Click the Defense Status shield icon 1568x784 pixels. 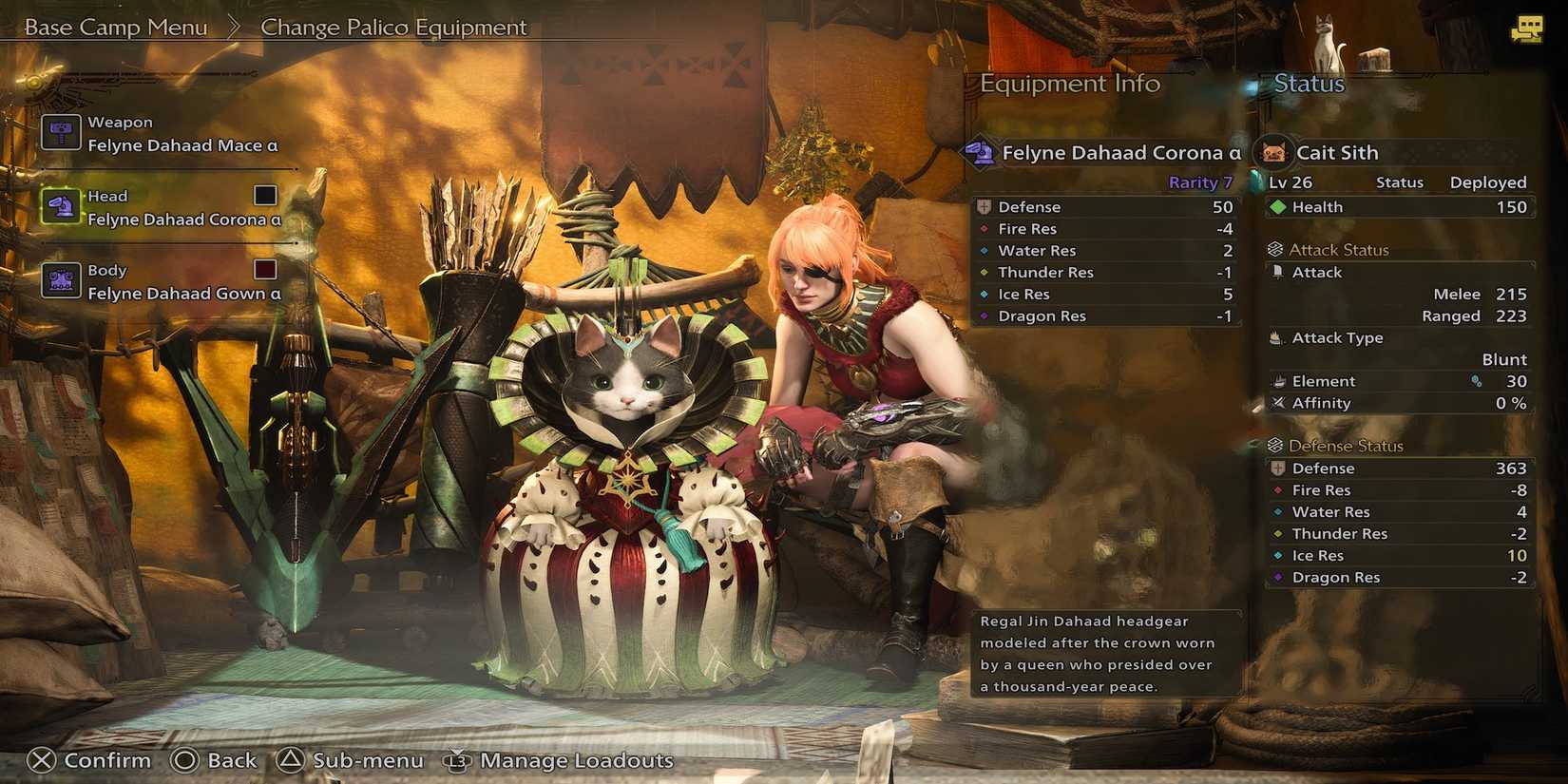pyautogui.click(x=1274, y=445)
